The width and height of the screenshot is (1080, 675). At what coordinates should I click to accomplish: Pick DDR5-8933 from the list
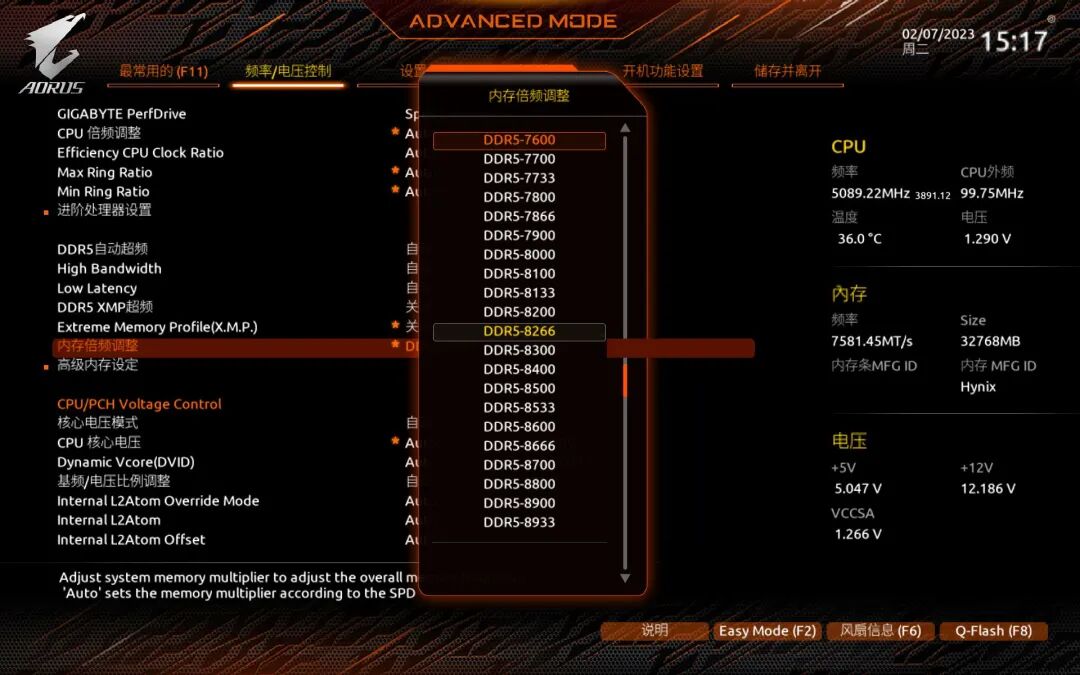click(x=519, y=522)
